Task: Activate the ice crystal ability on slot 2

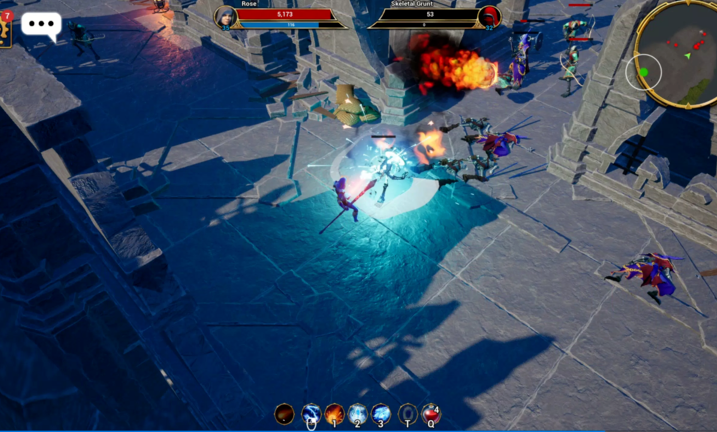Action: pyautogui.click(x=358, y=414)
